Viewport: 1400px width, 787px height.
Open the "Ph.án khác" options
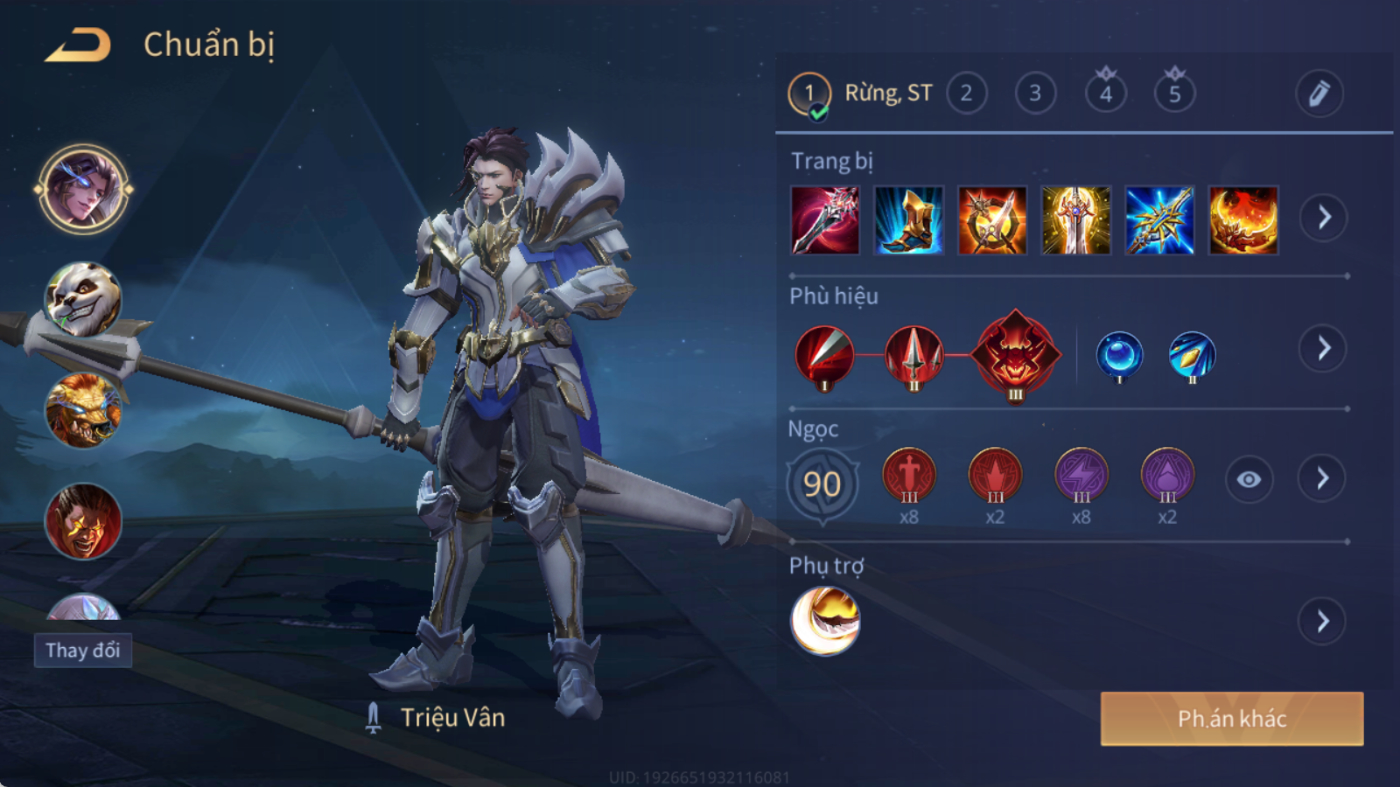point(1231,718)
